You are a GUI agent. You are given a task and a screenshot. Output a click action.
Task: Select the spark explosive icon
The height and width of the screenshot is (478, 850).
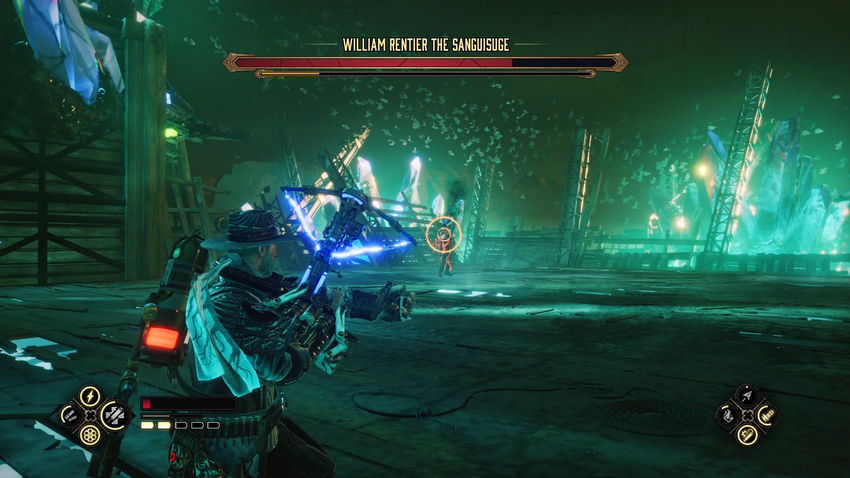pos(747,435)
